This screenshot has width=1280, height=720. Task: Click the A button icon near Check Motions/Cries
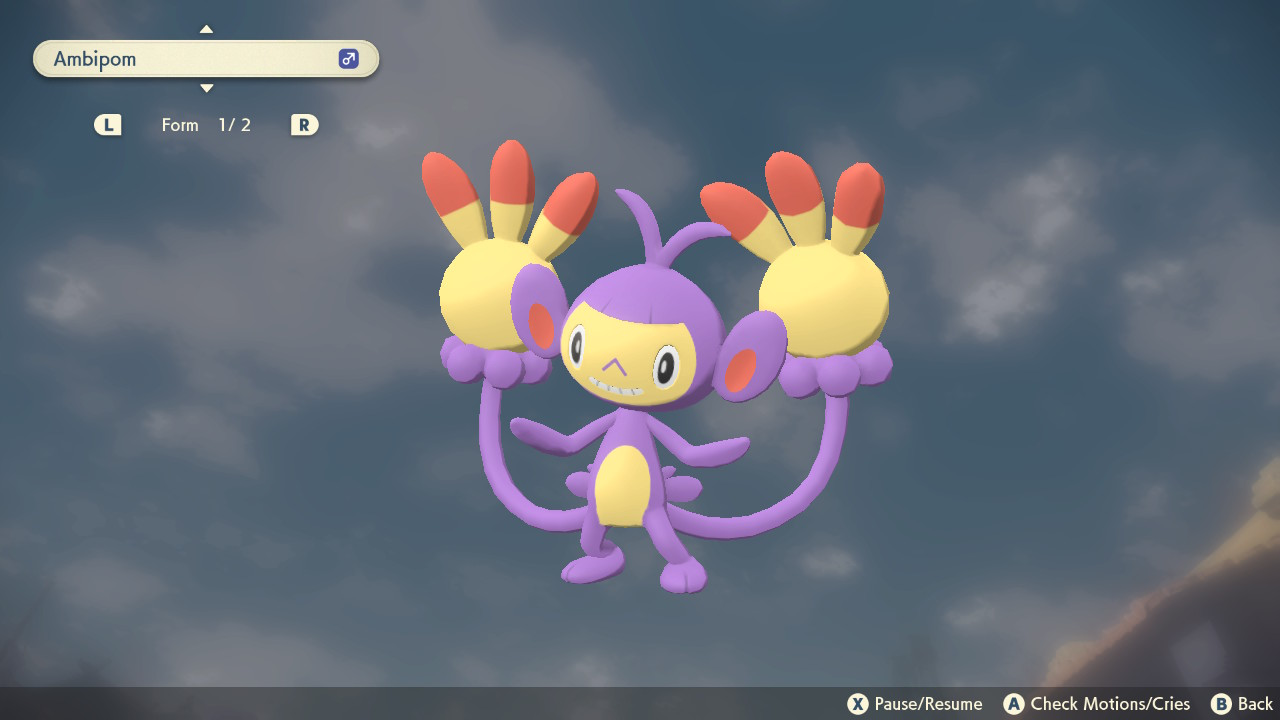(1014, 703)
